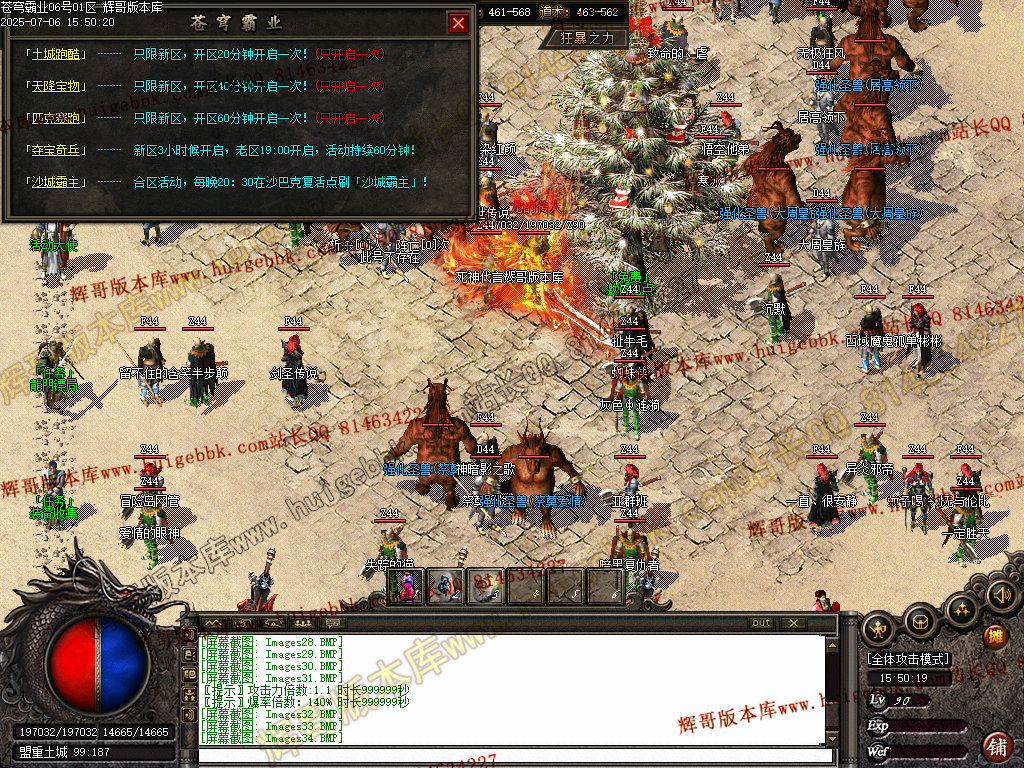Viewport: 1024px width, 768px height.
Task: Select the 匹克赛跑 event link
Action: [x=57, y=118]
